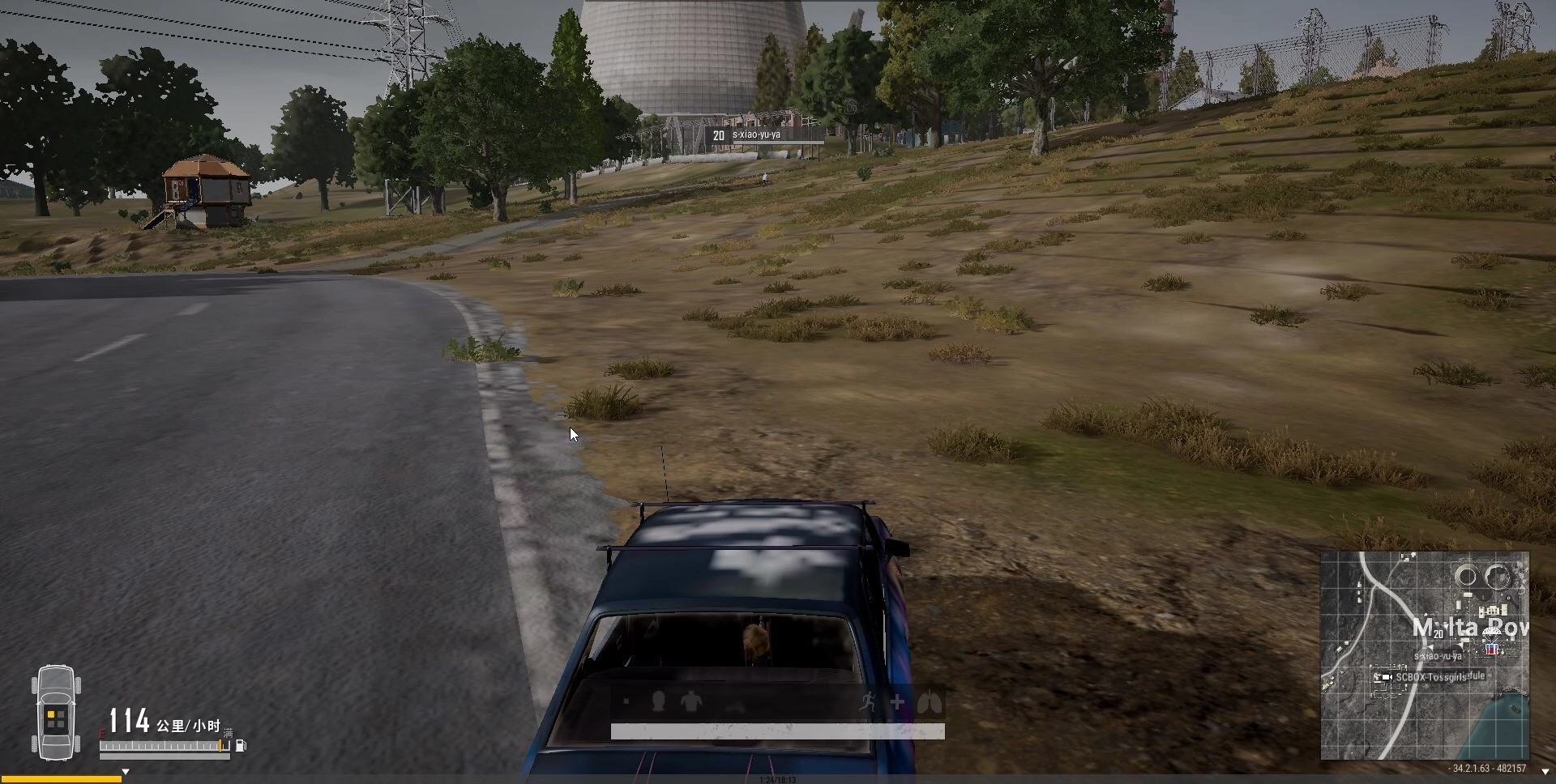Click the body vest equipment status icon
This screenshot has width=1556, height=784.
[690, 701]
